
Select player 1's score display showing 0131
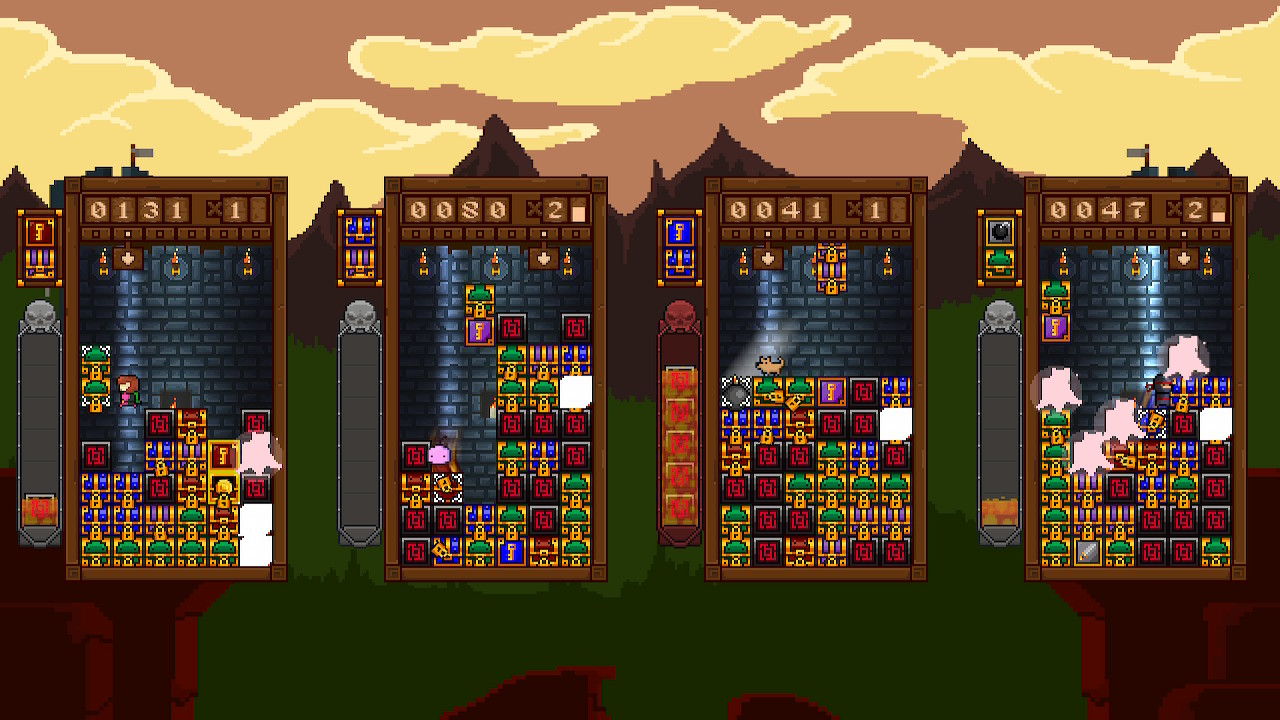[x=136, y=210]
